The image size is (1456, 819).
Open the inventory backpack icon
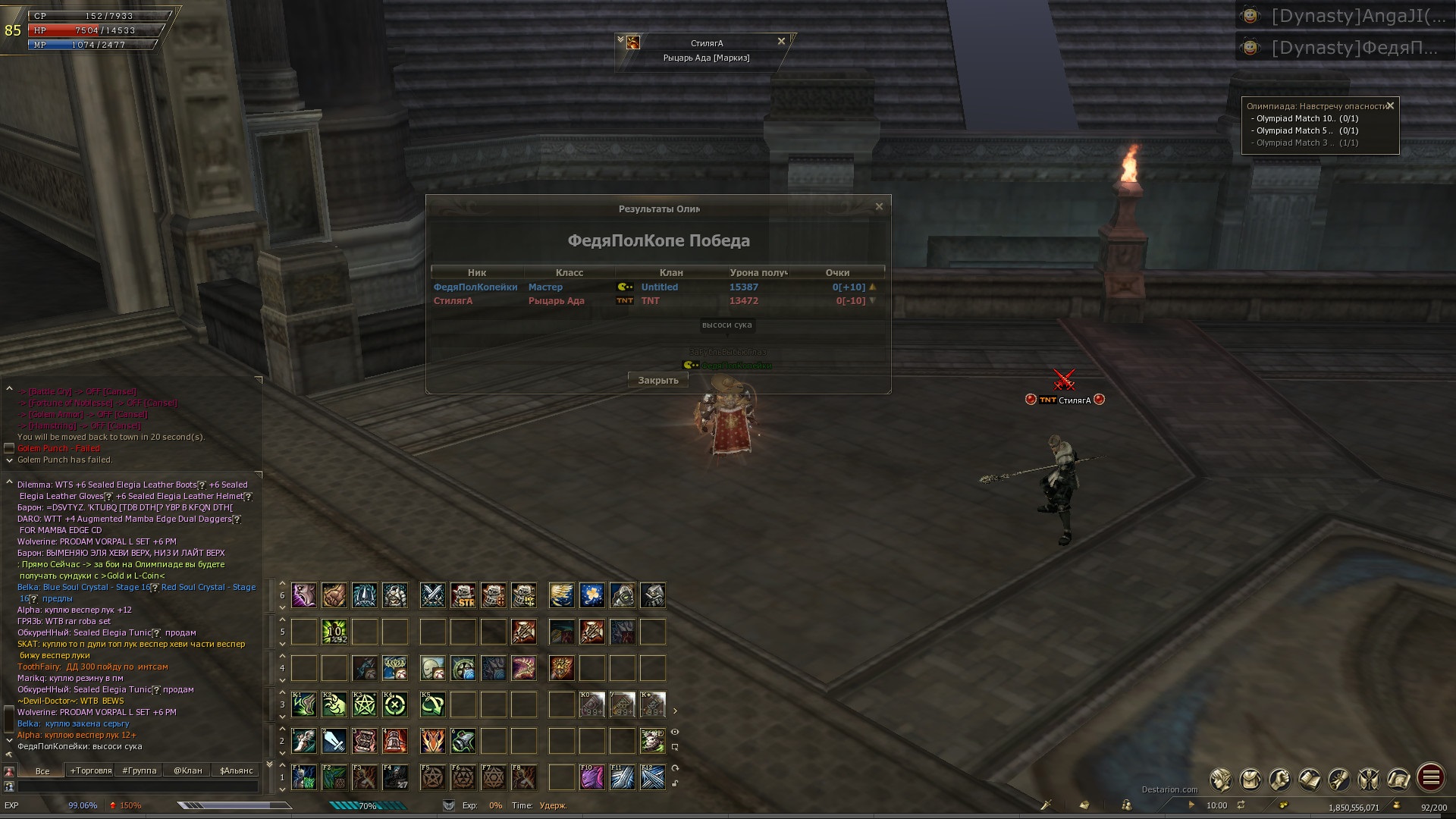pos(1250,779)
